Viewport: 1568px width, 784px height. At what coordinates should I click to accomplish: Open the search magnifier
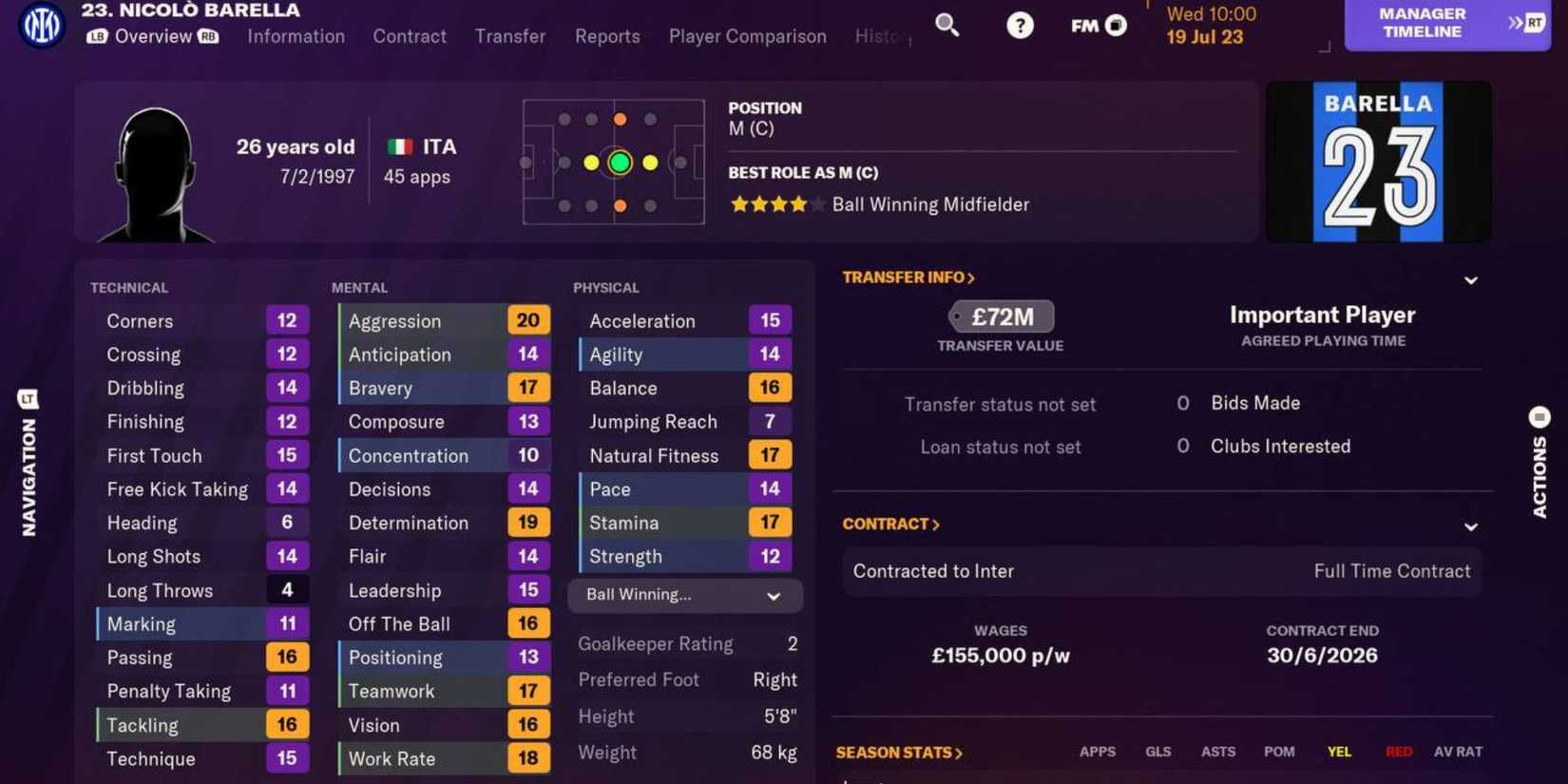point(947,26)
